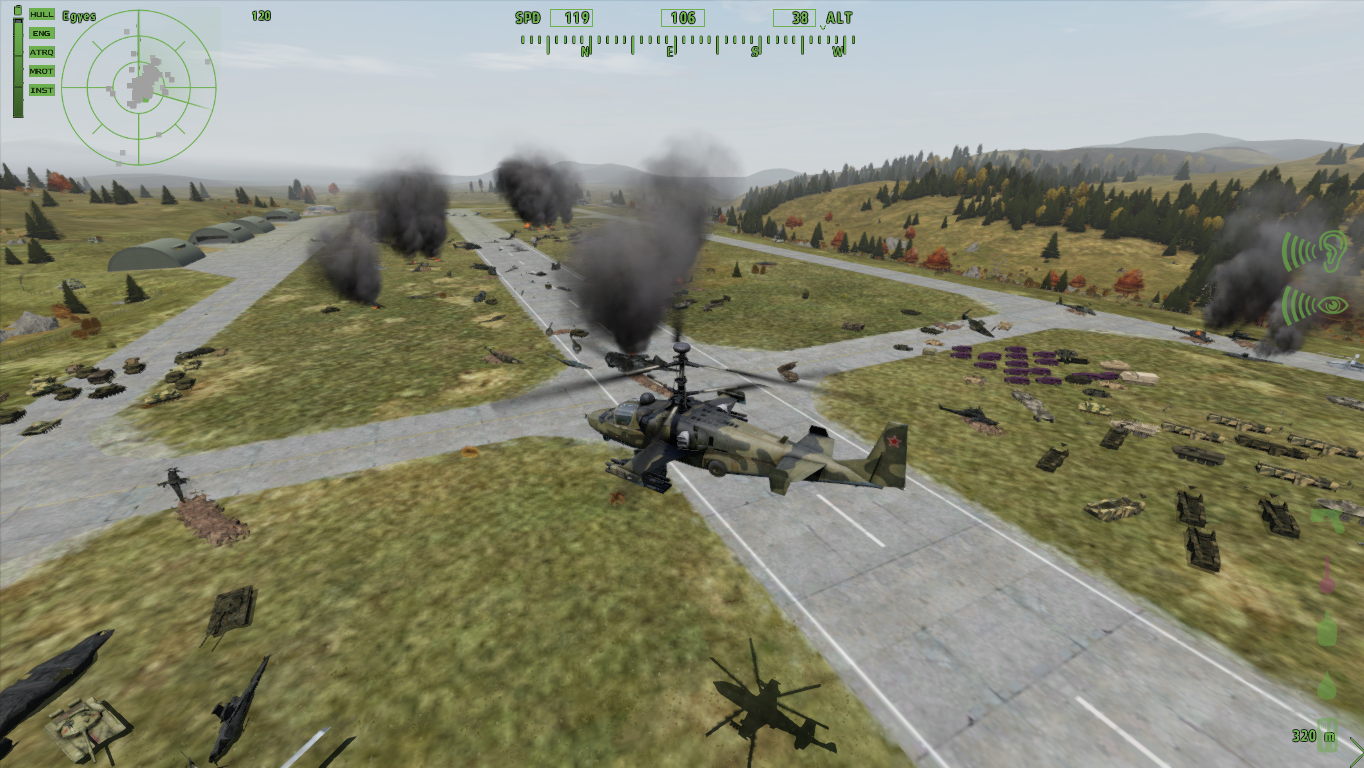Image resolution: width=1364 pixels, height=768 pixels.
Task: Click the water droplet thirst icon
Action: (x=1327, y=685)
